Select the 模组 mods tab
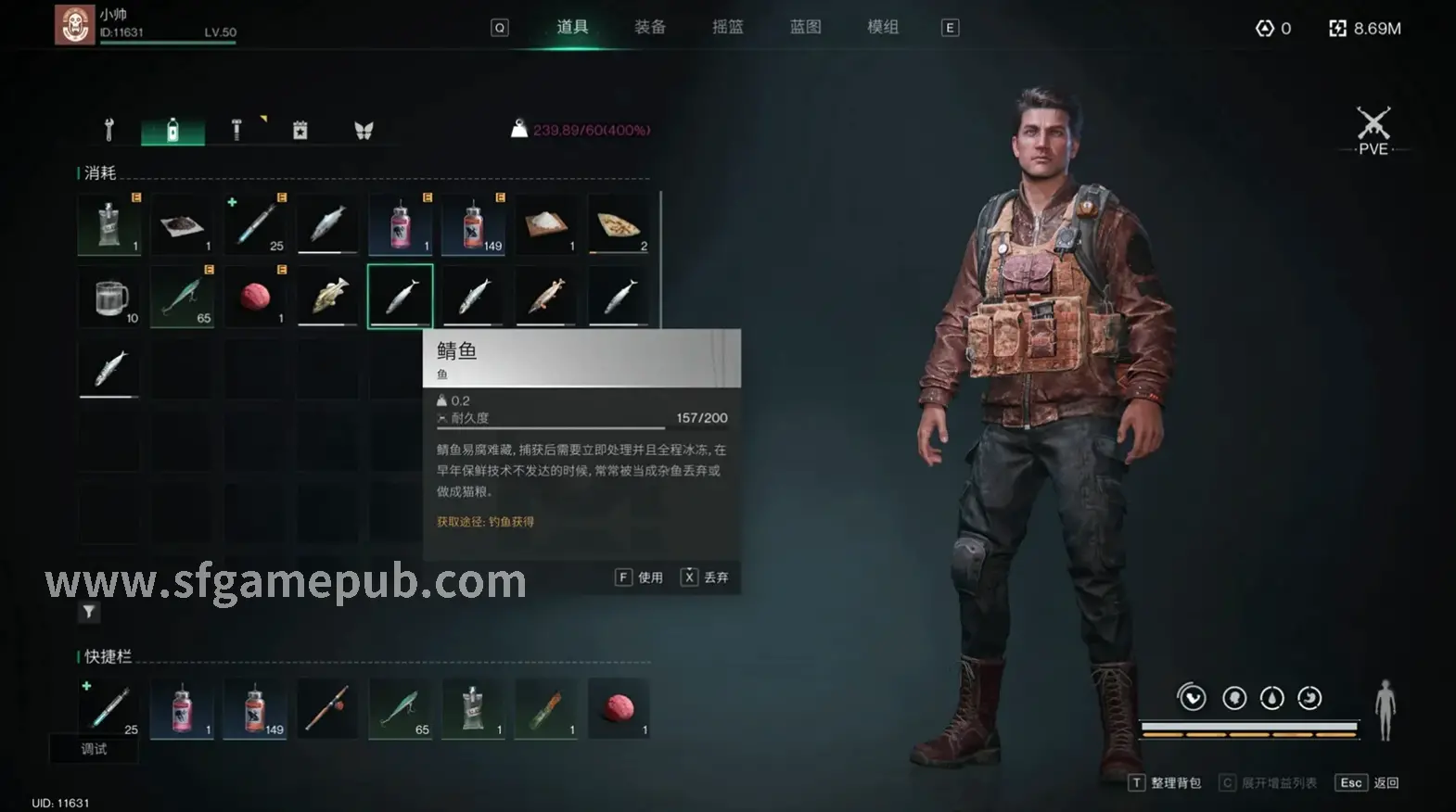The height and width of the screenshot is (812, 1456). [883, 27]
